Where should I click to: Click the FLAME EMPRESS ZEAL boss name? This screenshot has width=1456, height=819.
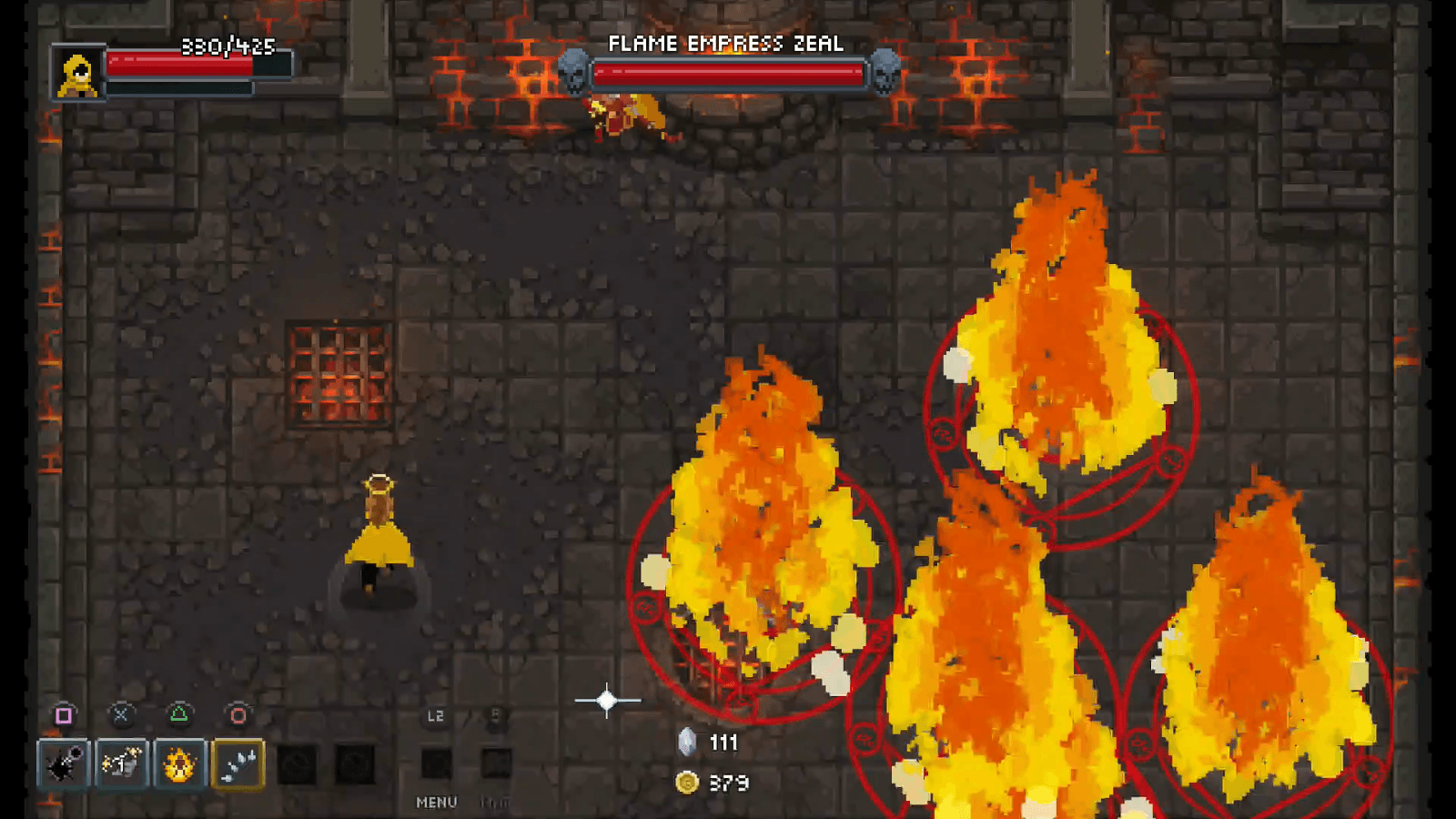pos(727,42)
